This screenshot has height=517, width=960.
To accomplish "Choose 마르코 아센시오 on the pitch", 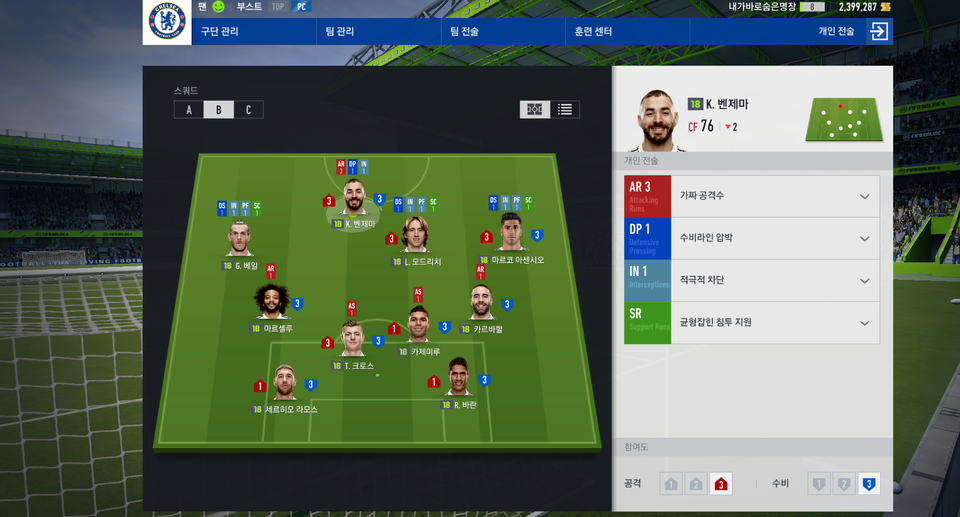I will click(511, 234).
